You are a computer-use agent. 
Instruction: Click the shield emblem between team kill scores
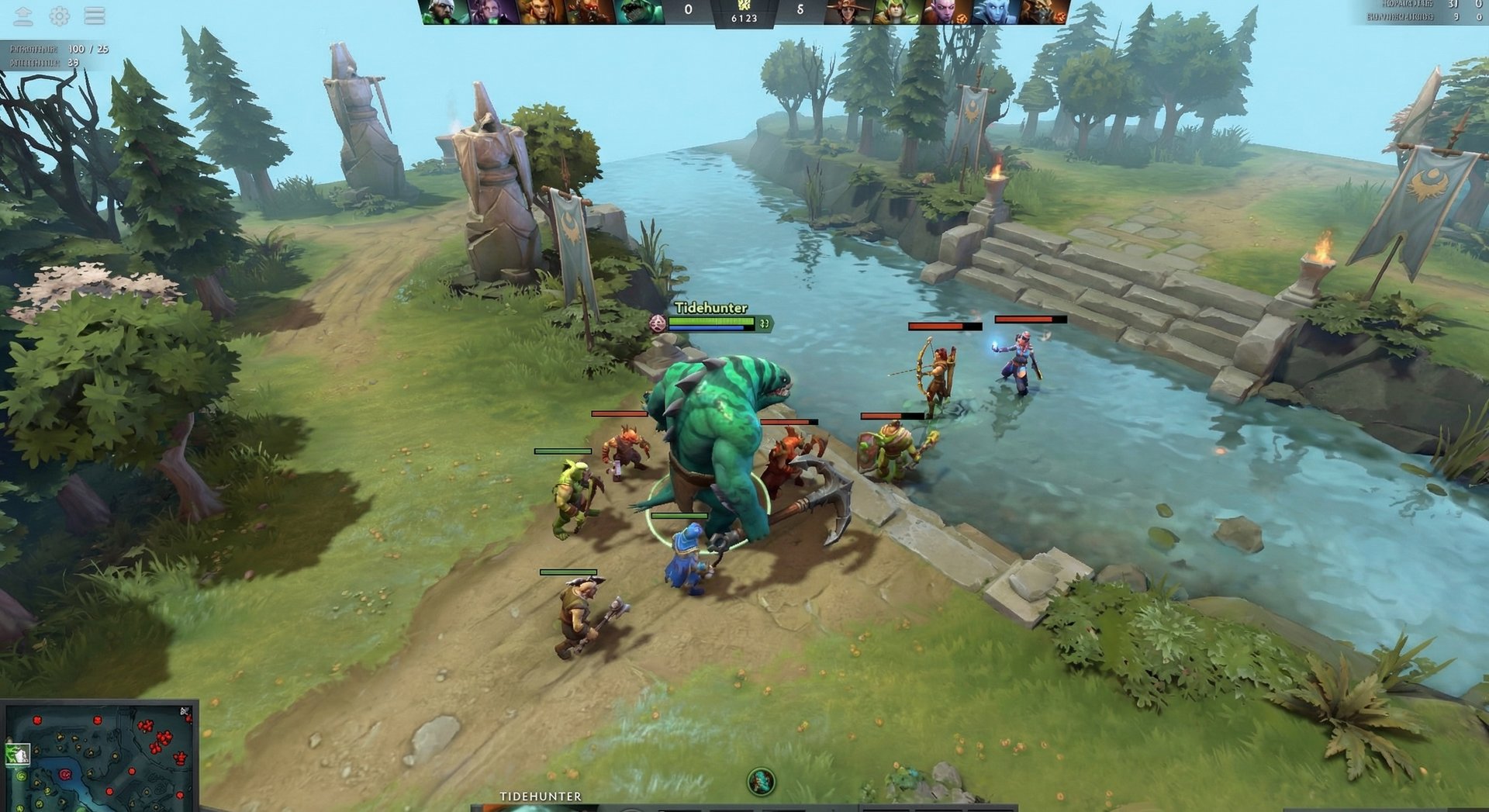point(746,6)
